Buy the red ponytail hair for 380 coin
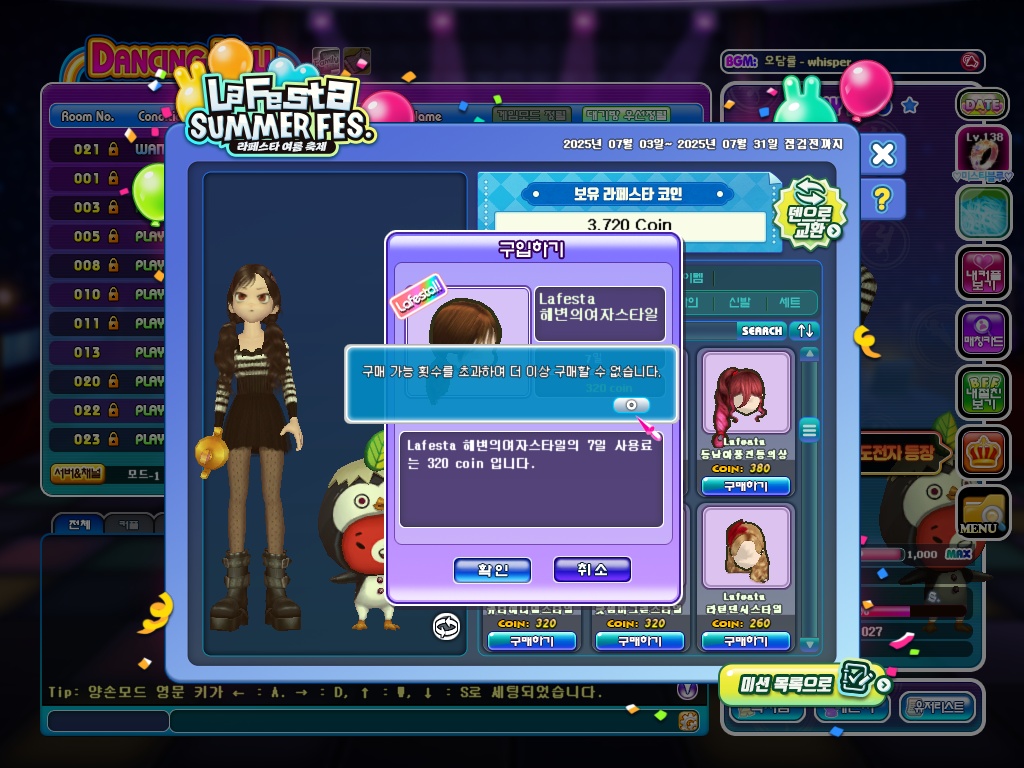 pyautogui.click(x=745, y=486)
